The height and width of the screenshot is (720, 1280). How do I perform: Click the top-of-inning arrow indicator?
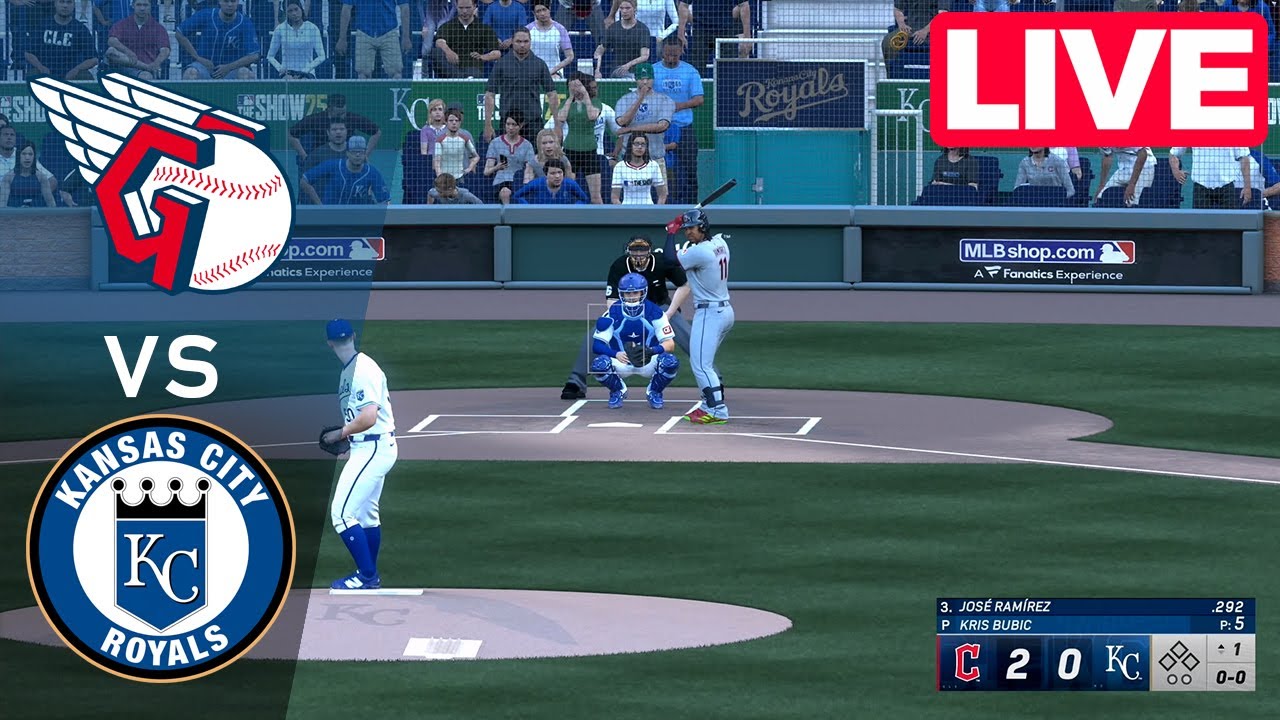click(1222, 648)
